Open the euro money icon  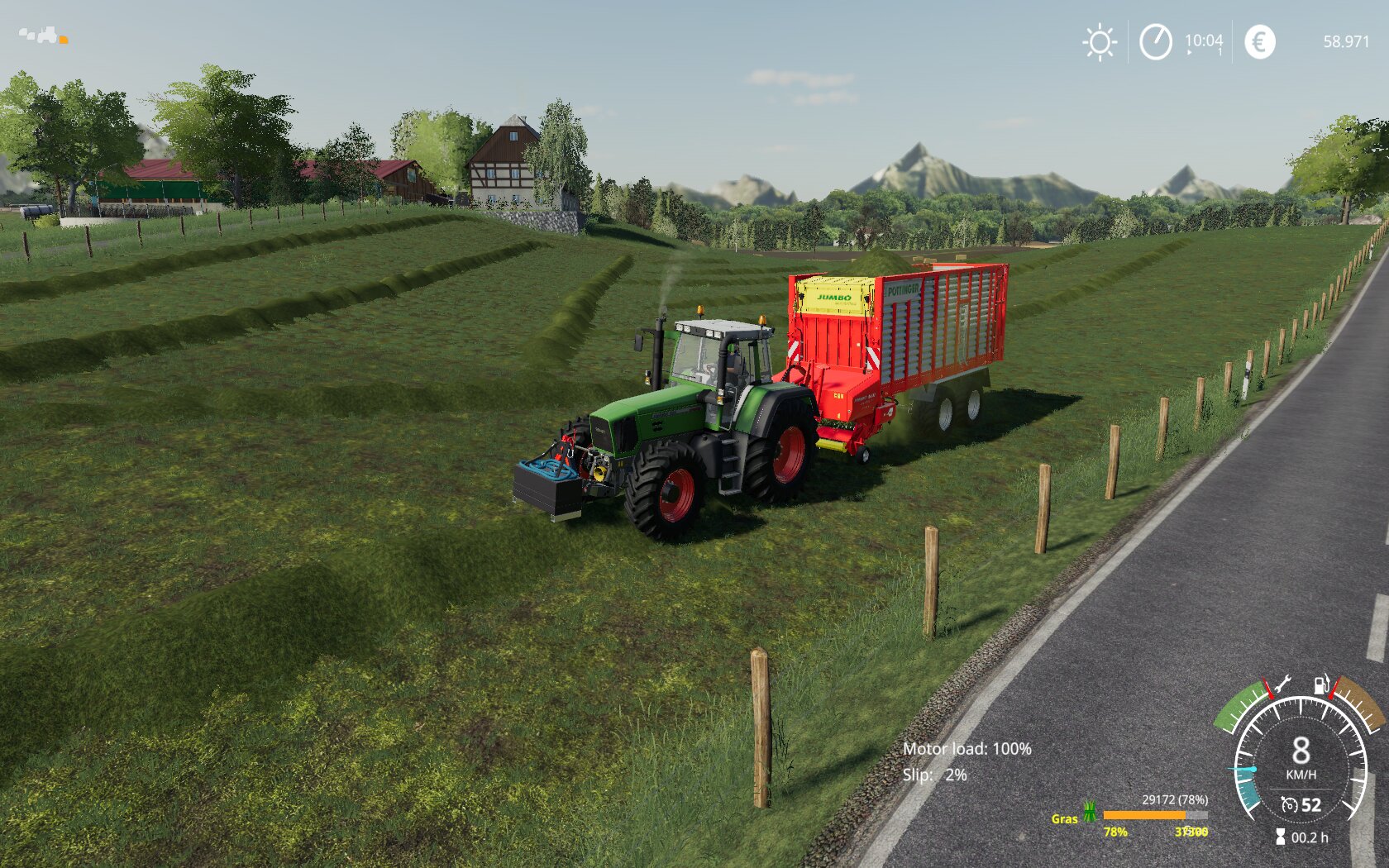(x=1259, y=41)
